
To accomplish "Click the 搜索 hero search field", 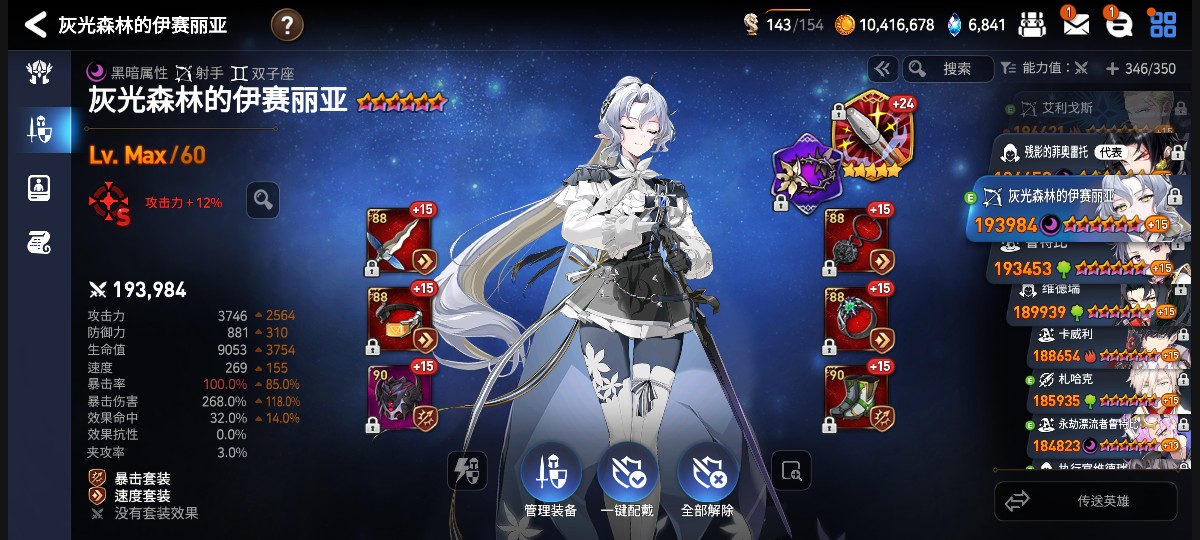I will (x=950, y=69).
